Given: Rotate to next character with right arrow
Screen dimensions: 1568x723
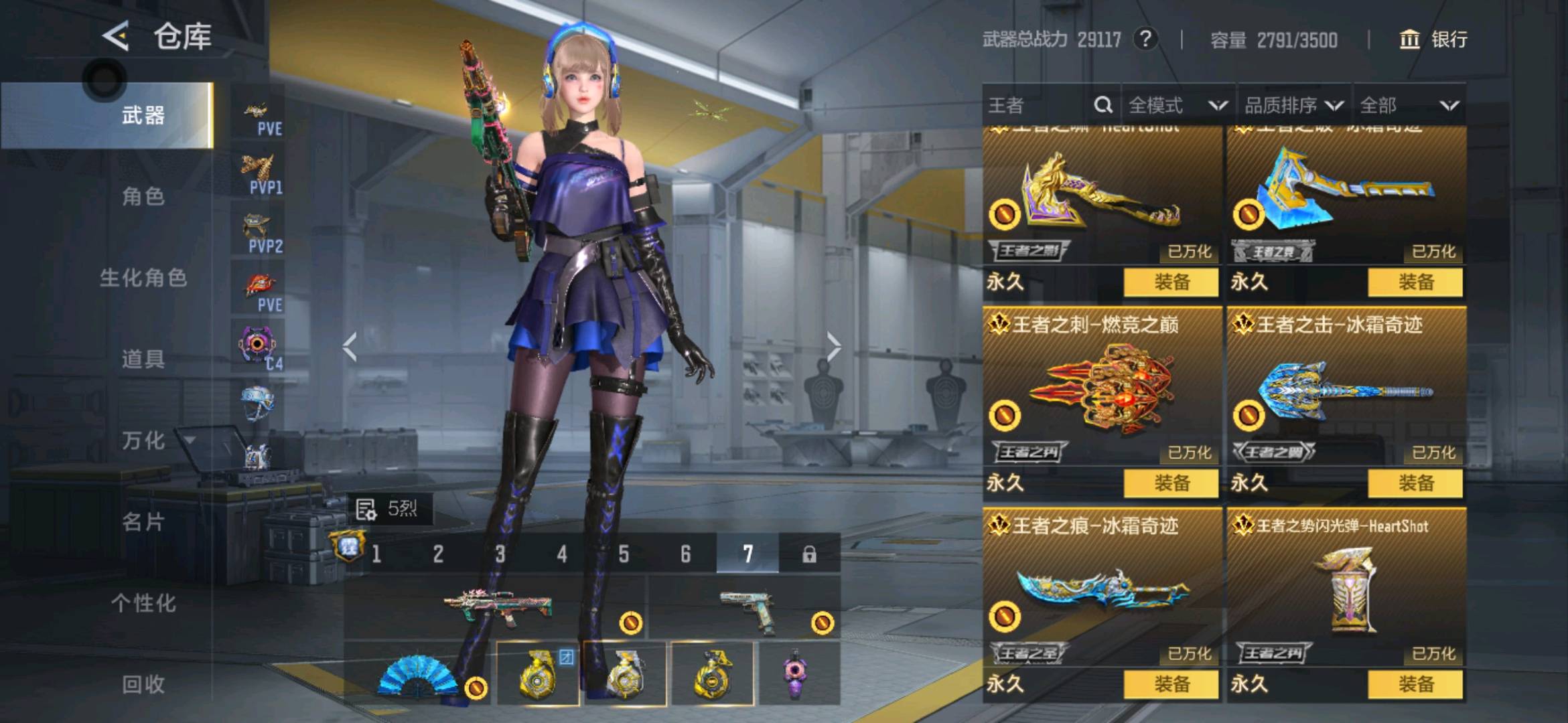Looking at the screenshot, I should (833, 347).
